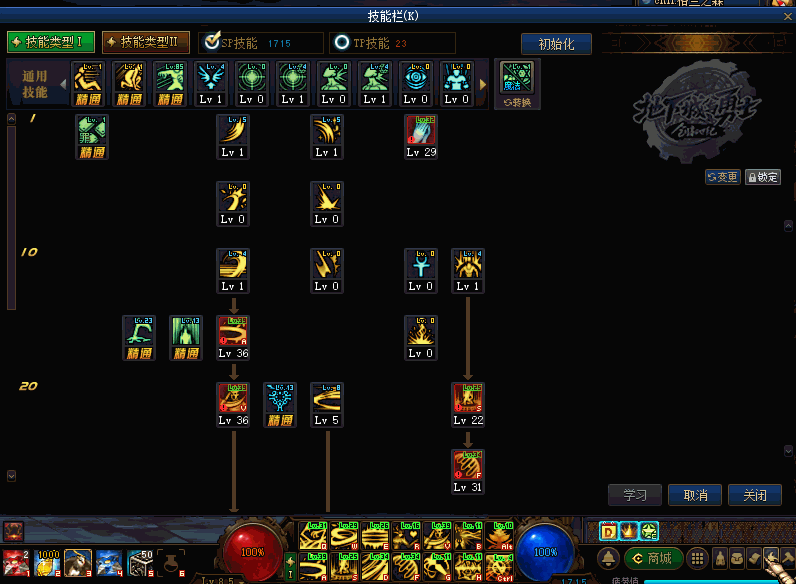Viewport: 796px width, 584px height.
Task: Select the Lv 22 red skill icon
Action: (x=467, y=403)
